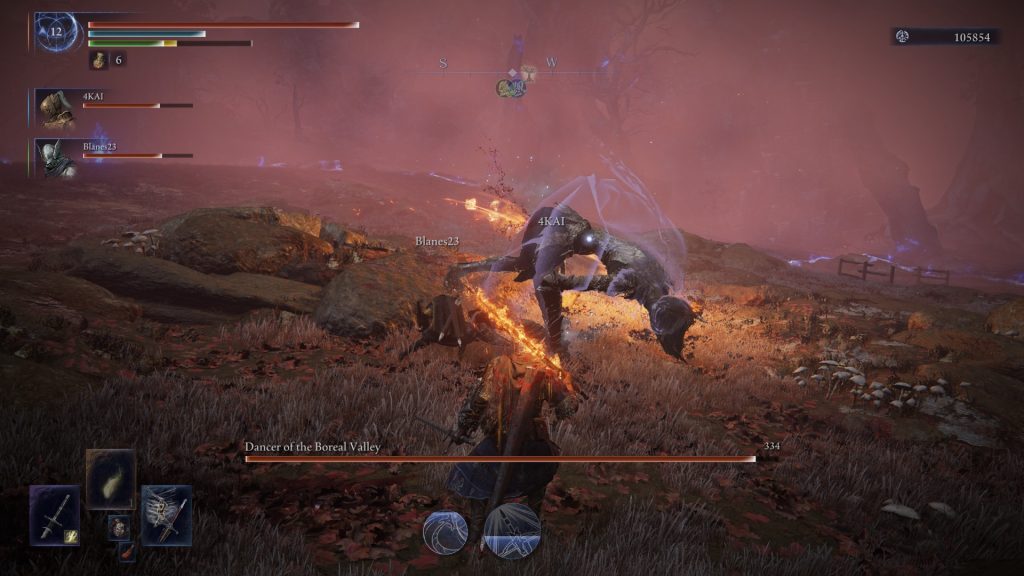Activate the crossed-blades ultimate art icon
The height and width of the screenshot is (576, 1024).
coord(511,530)
